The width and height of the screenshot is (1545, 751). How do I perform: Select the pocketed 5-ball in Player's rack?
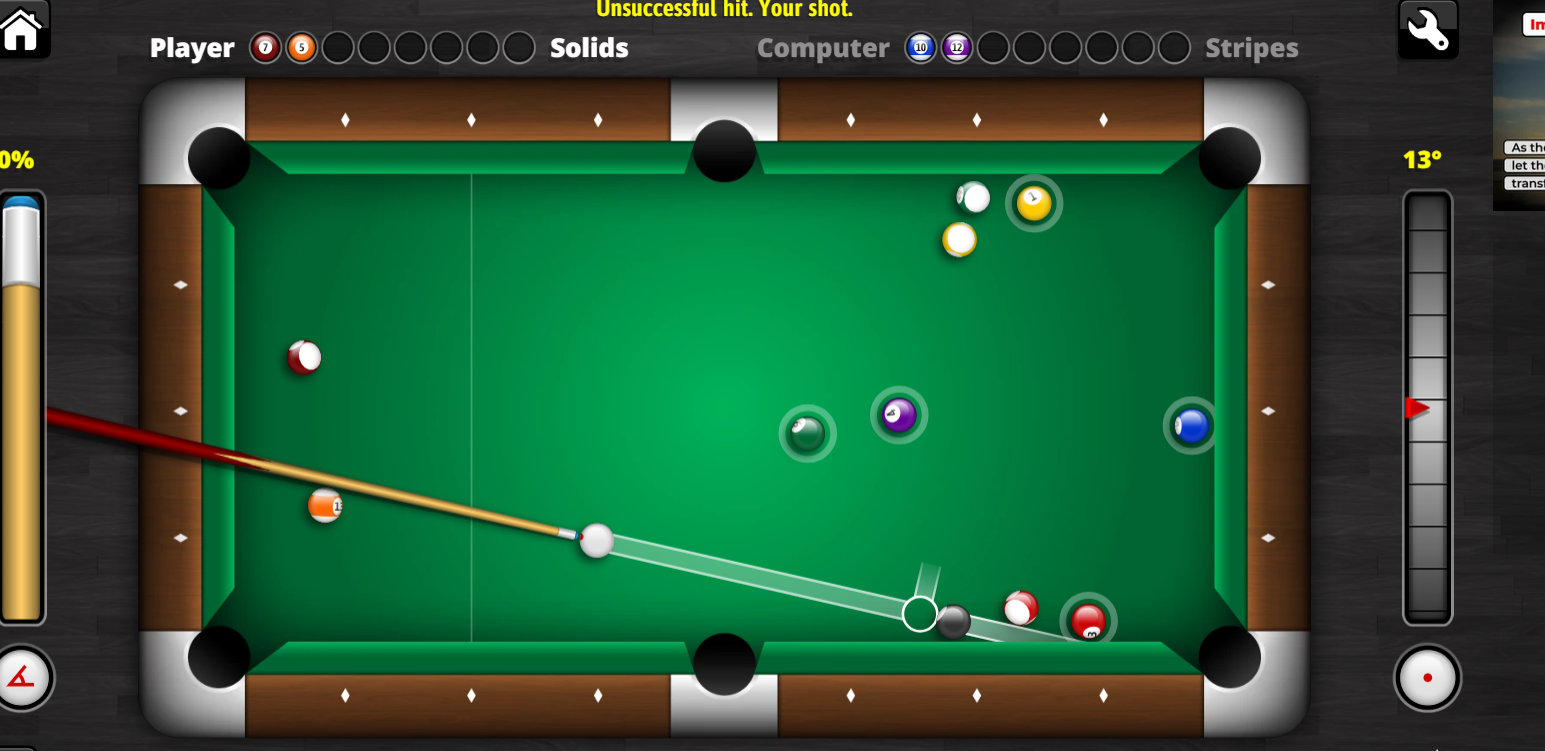(x=301, y=47)
